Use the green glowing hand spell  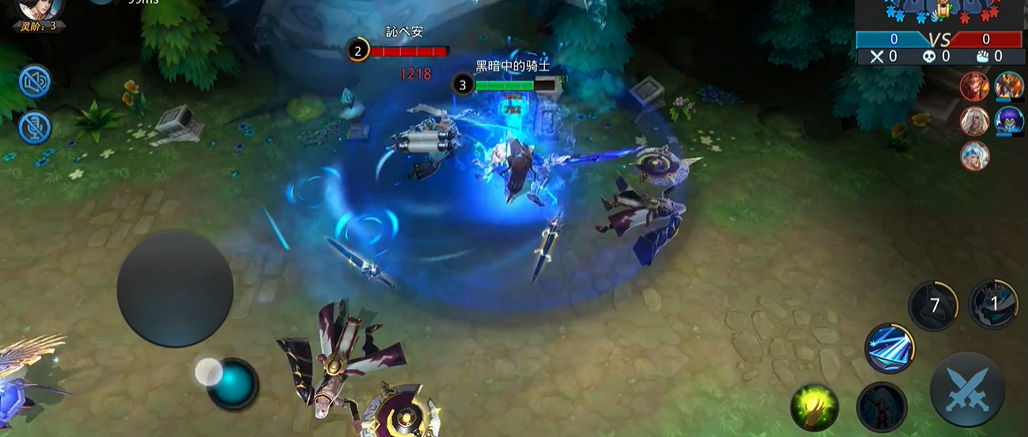(815, 405)
